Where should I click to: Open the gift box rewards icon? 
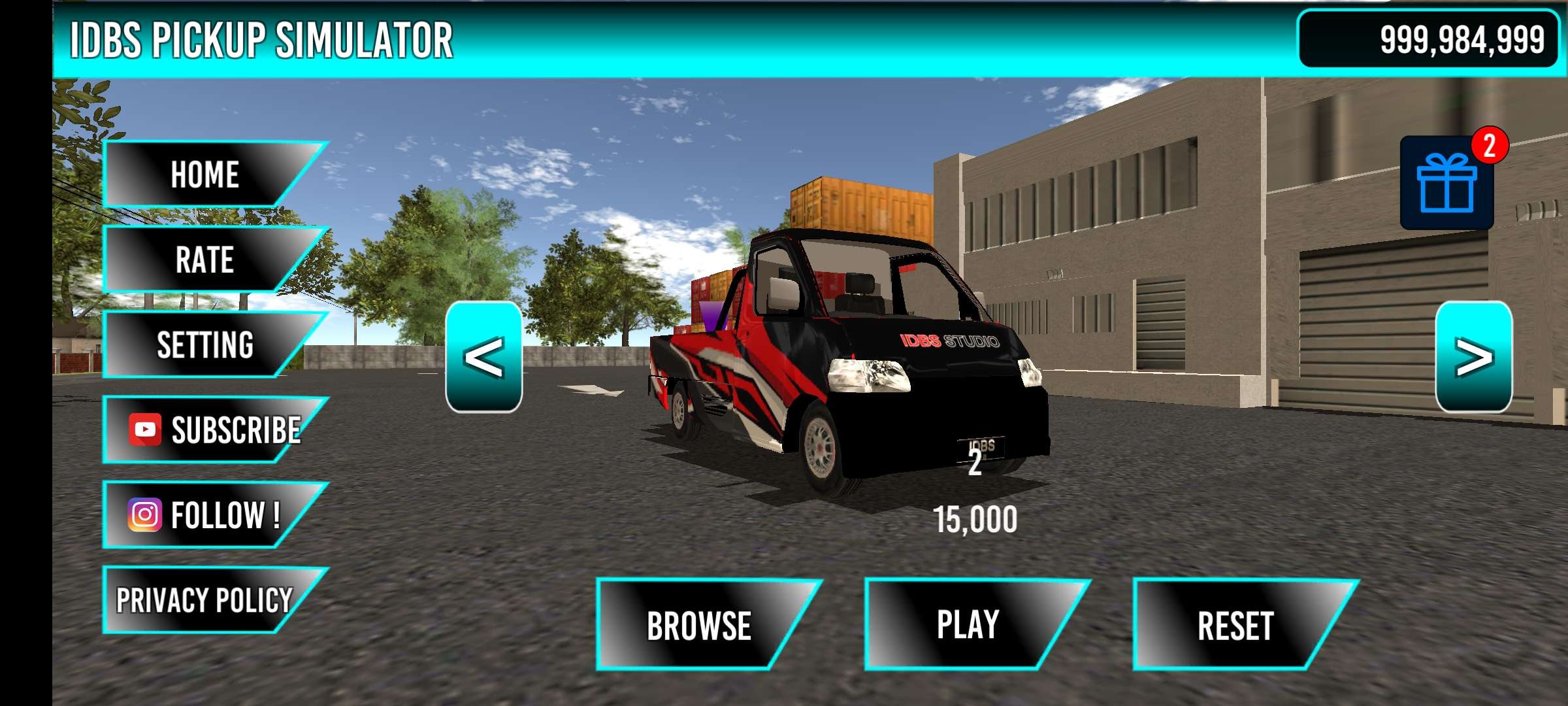pyautogui.click(x=1446, y=183)
